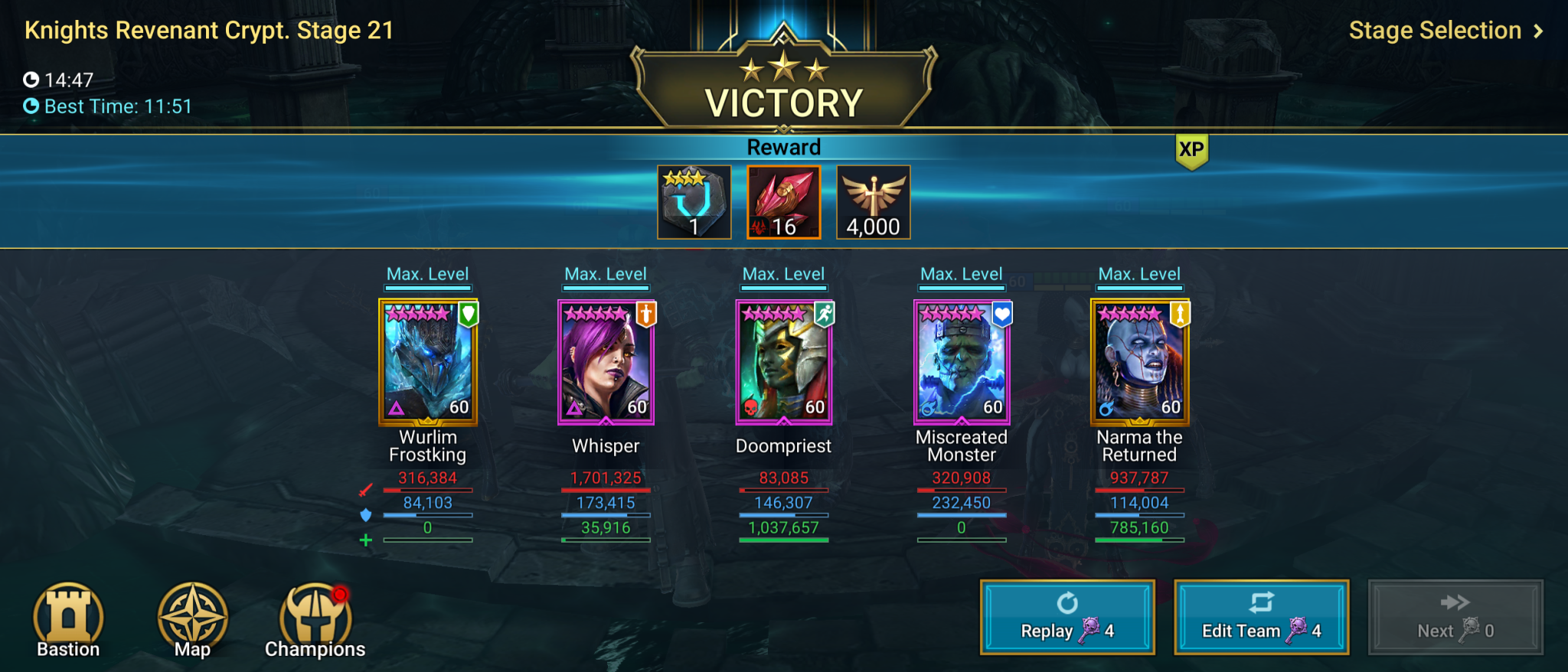The width and height of the screenshot is (1568, 672).
Task: Click the fragment reward showing 1
Action: (694, 201)
